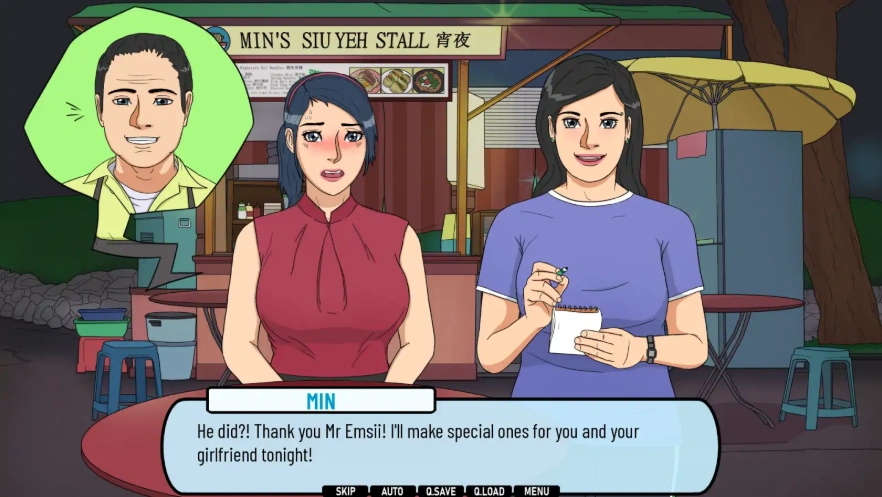
Task: Quick save with Q.SAVE
Action: (440, 491)
